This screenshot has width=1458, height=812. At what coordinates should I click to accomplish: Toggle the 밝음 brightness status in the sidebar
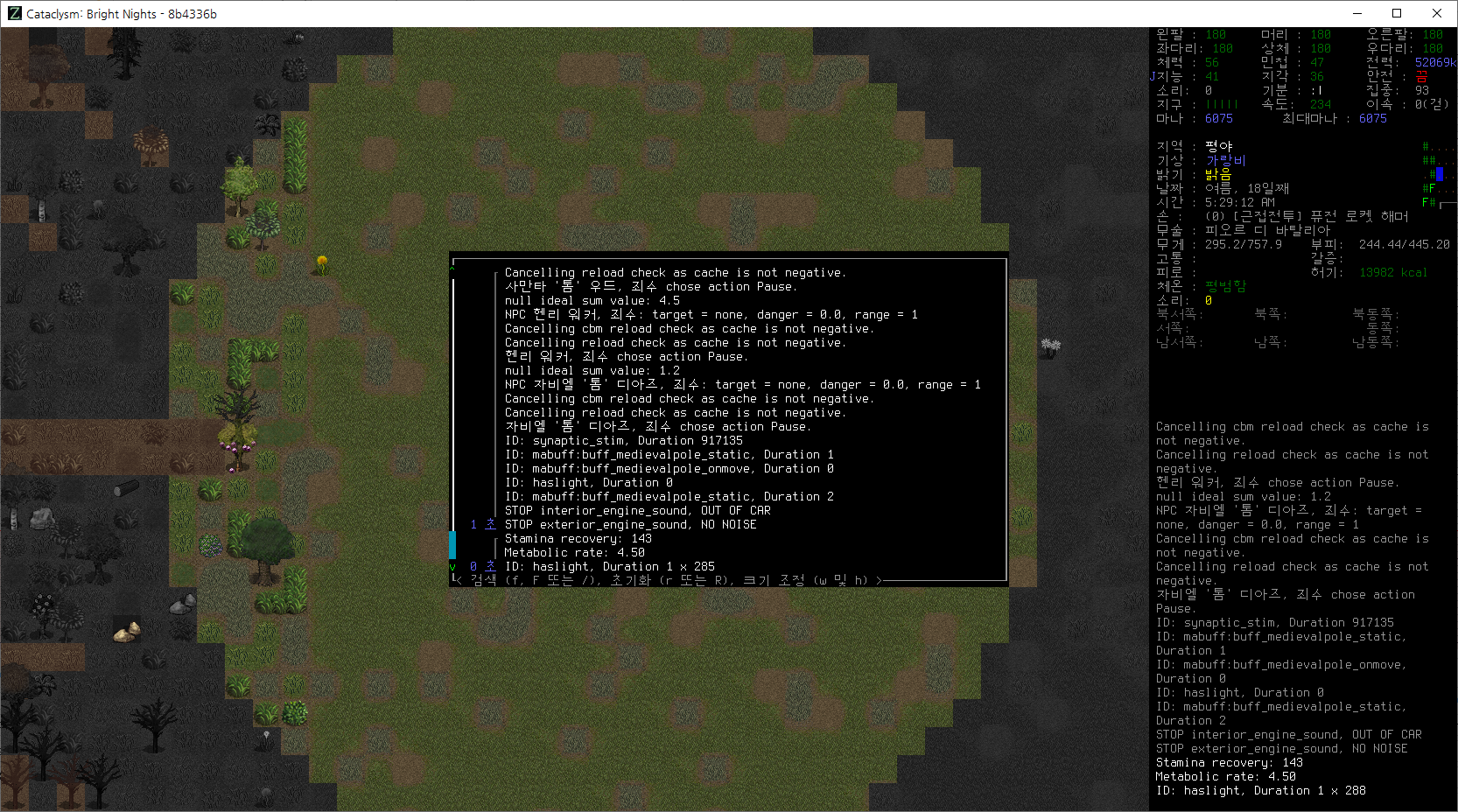[x=1217, y=174]
